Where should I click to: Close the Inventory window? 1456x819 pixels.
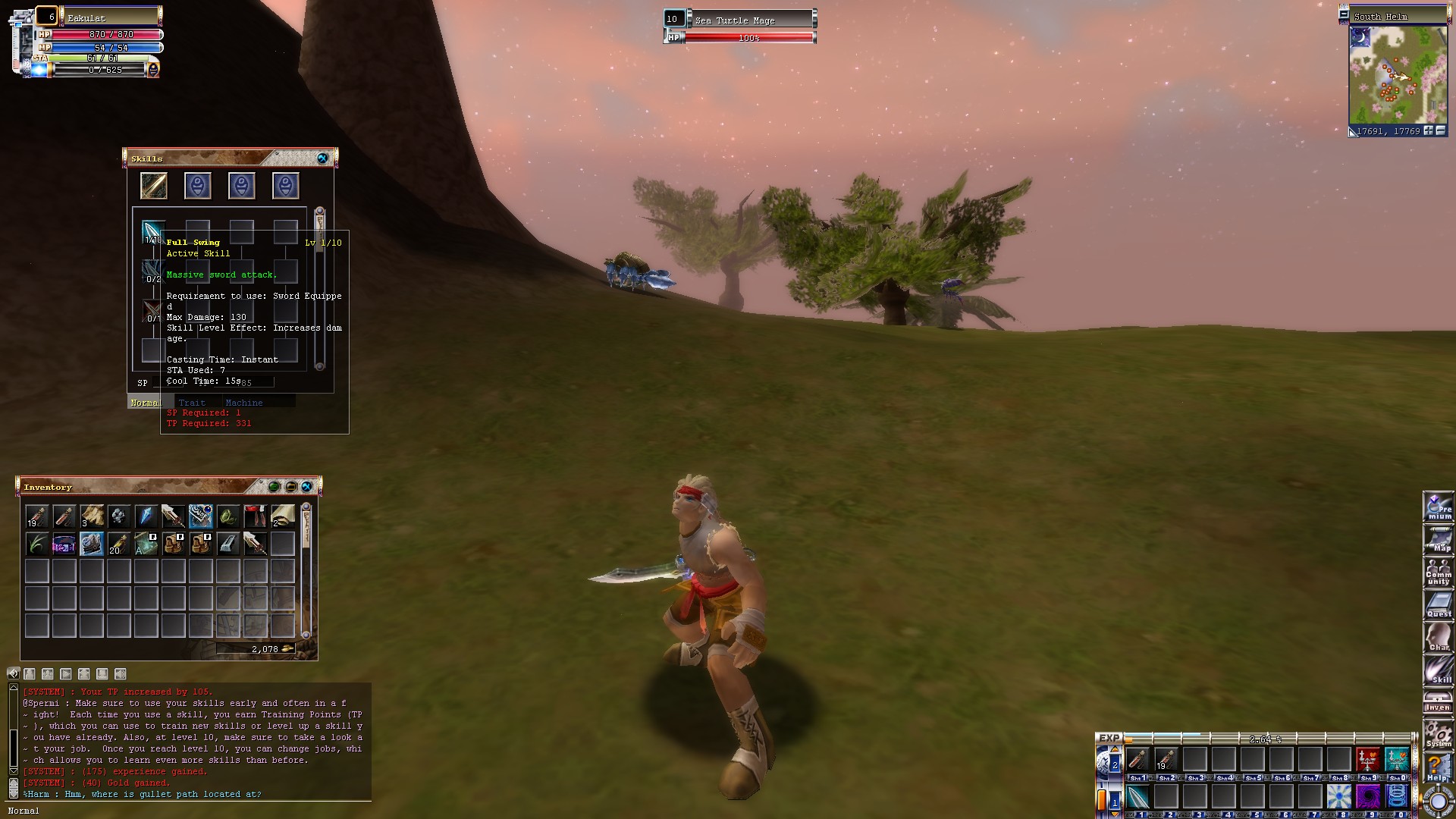click(306, 487)
